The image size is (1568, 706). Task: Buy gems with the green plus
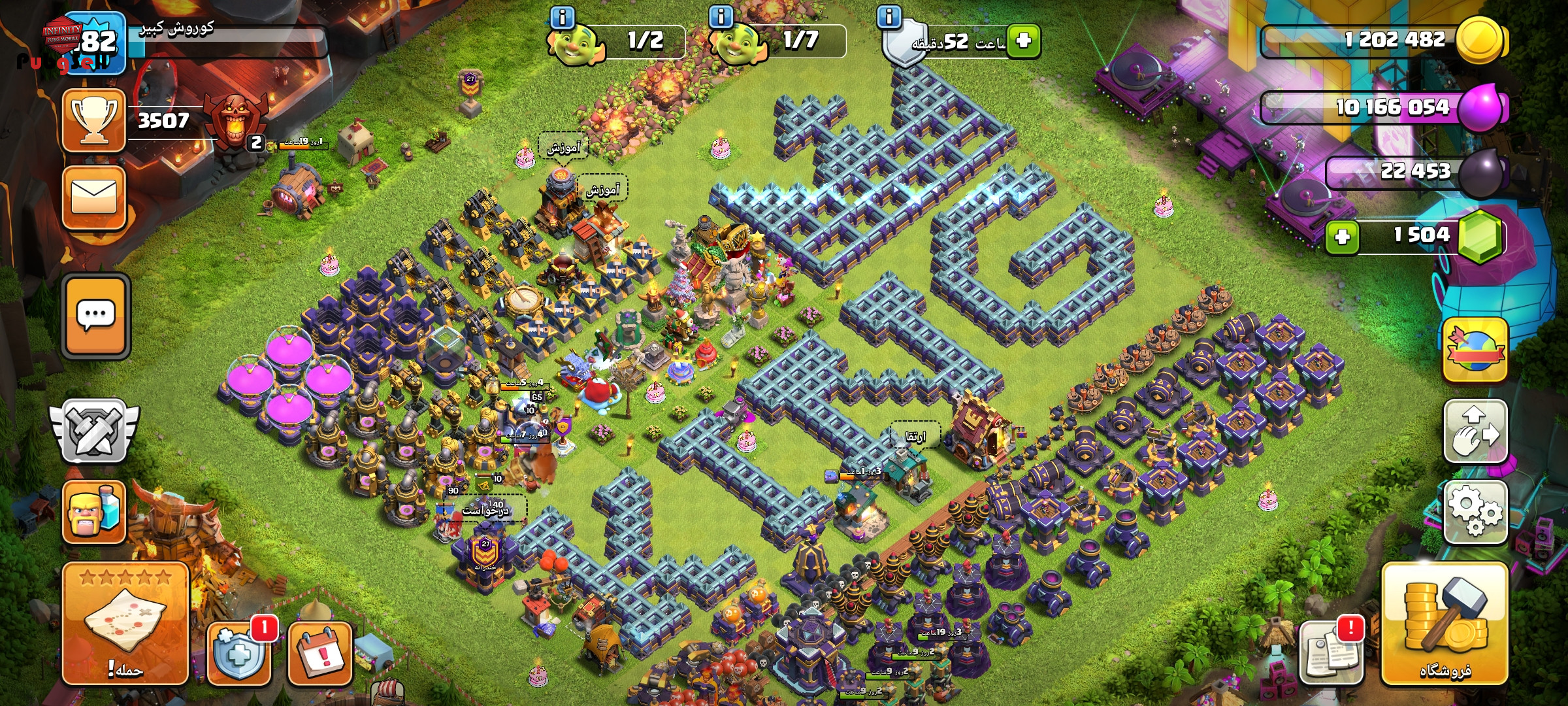[x=1343, y=236]
